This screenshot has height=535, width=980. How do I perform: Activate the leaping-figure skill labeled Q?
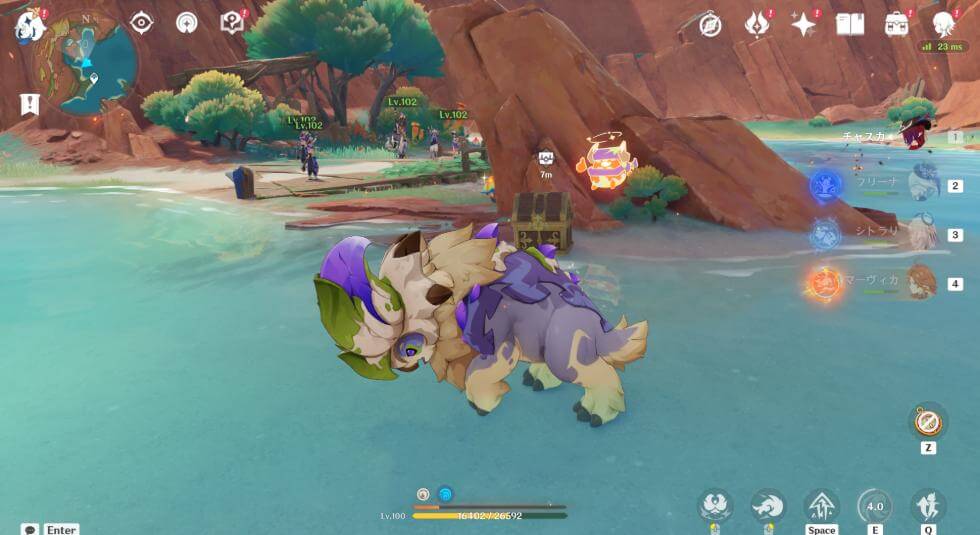pyautogui.click(x=928, y=506)
